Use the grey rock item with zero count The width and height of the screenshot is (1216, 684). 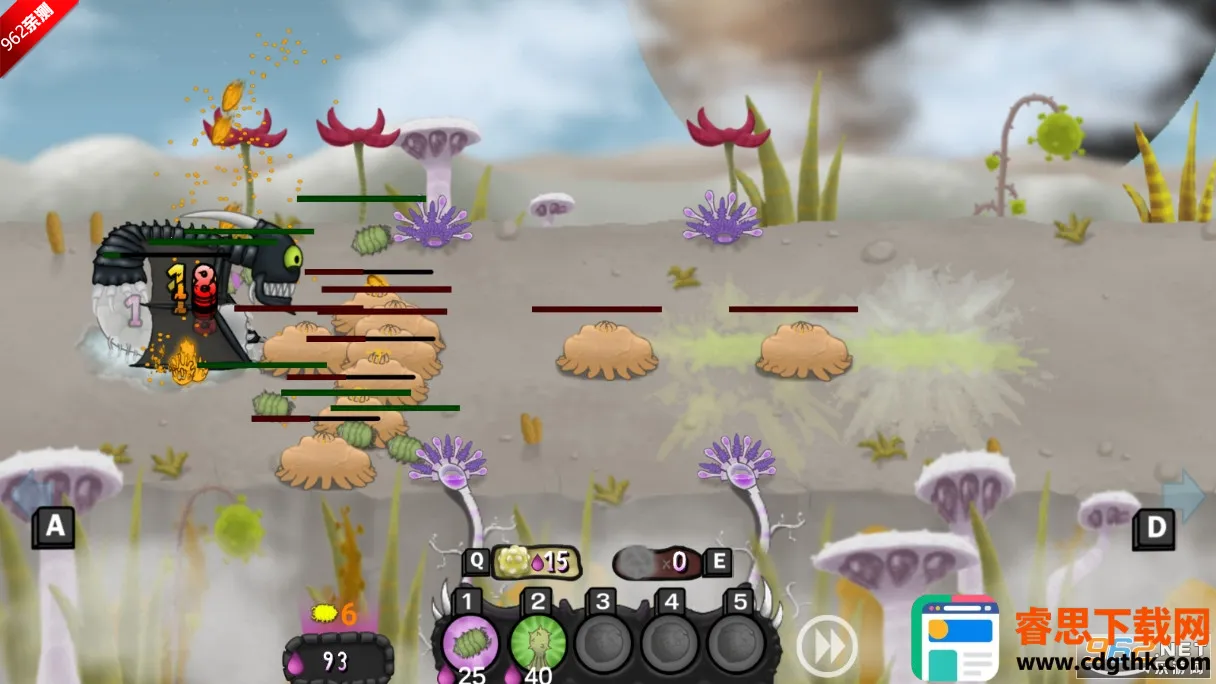pos(659,562)
